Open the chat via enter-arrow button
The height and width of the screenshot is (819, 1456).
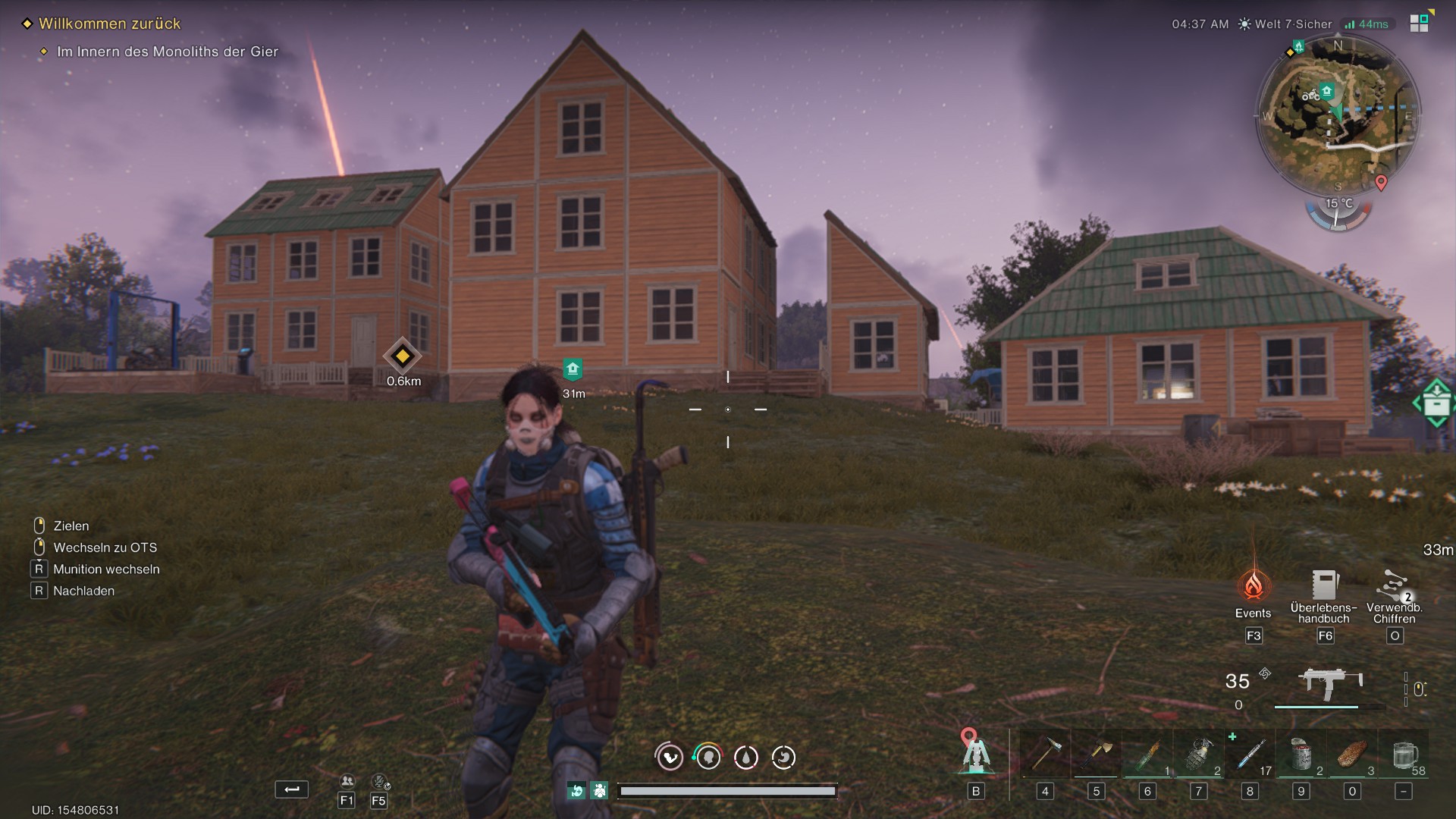pyautogui.click(x=291, y=789)
